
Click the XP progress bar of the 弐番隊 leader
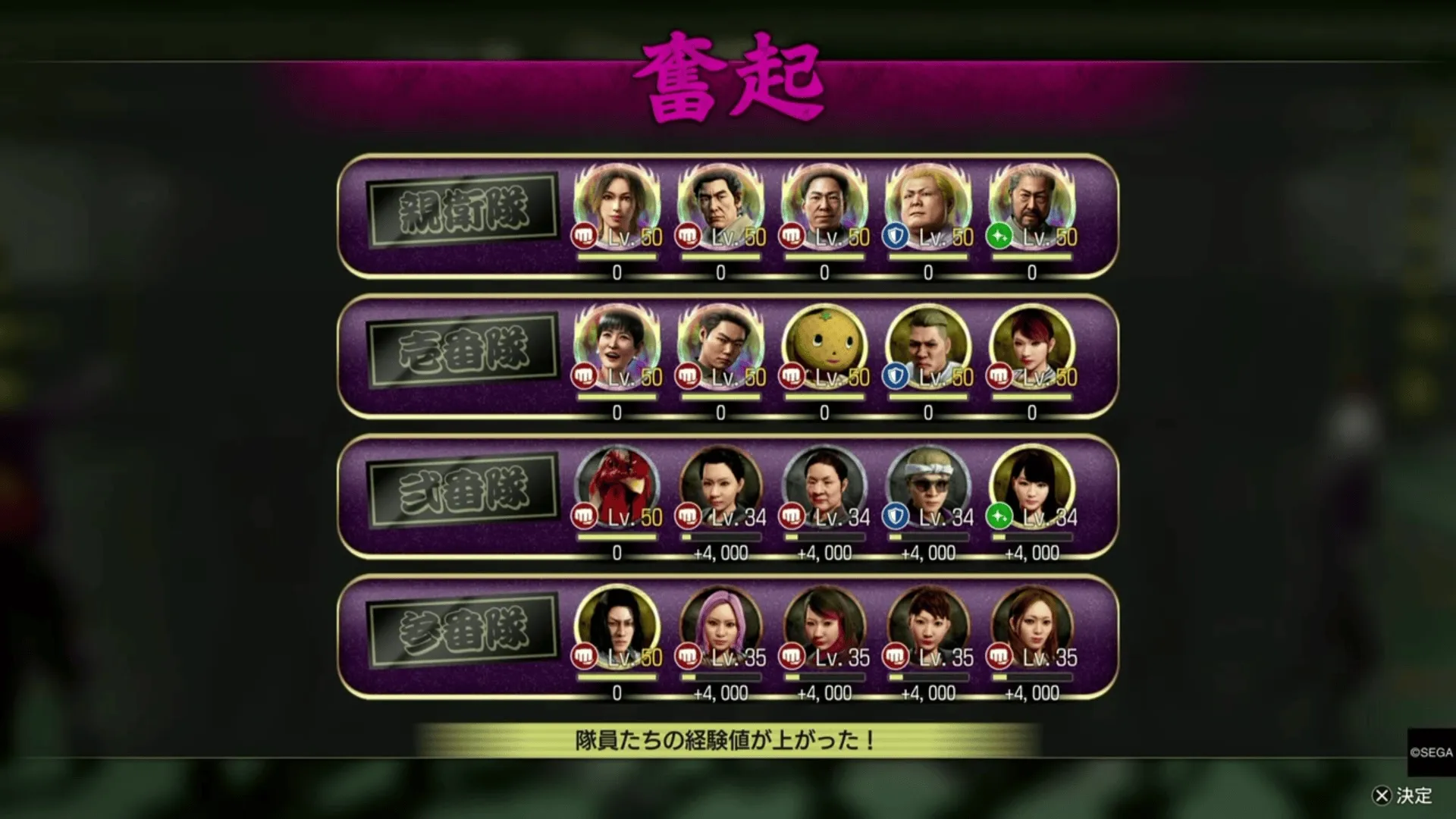point(617,536)
